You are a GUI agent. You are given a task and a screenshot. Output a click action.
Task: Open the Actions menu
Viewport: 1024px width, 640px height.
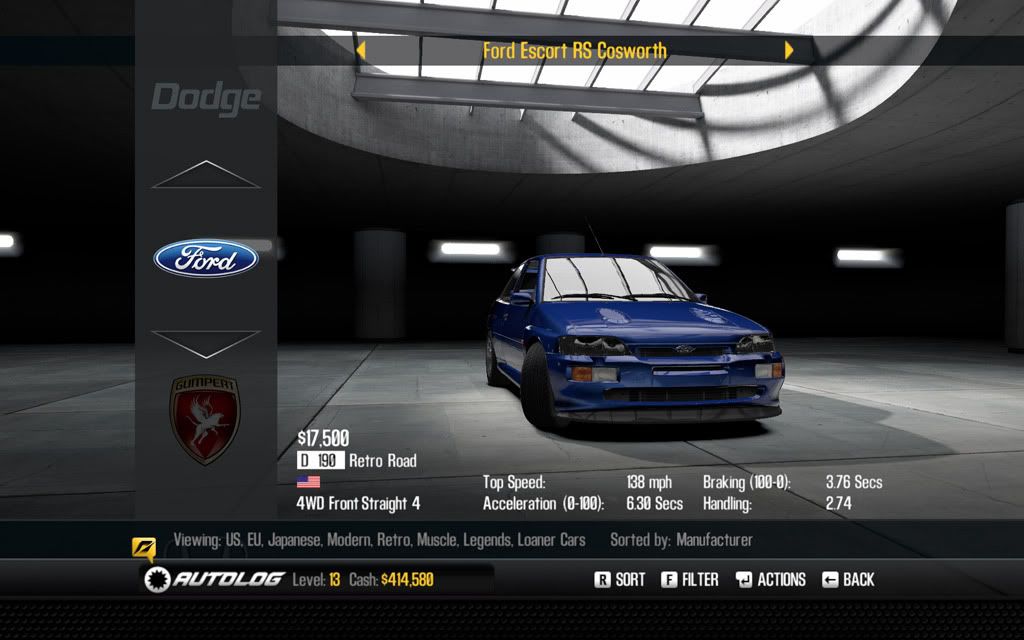click(770, 579)
